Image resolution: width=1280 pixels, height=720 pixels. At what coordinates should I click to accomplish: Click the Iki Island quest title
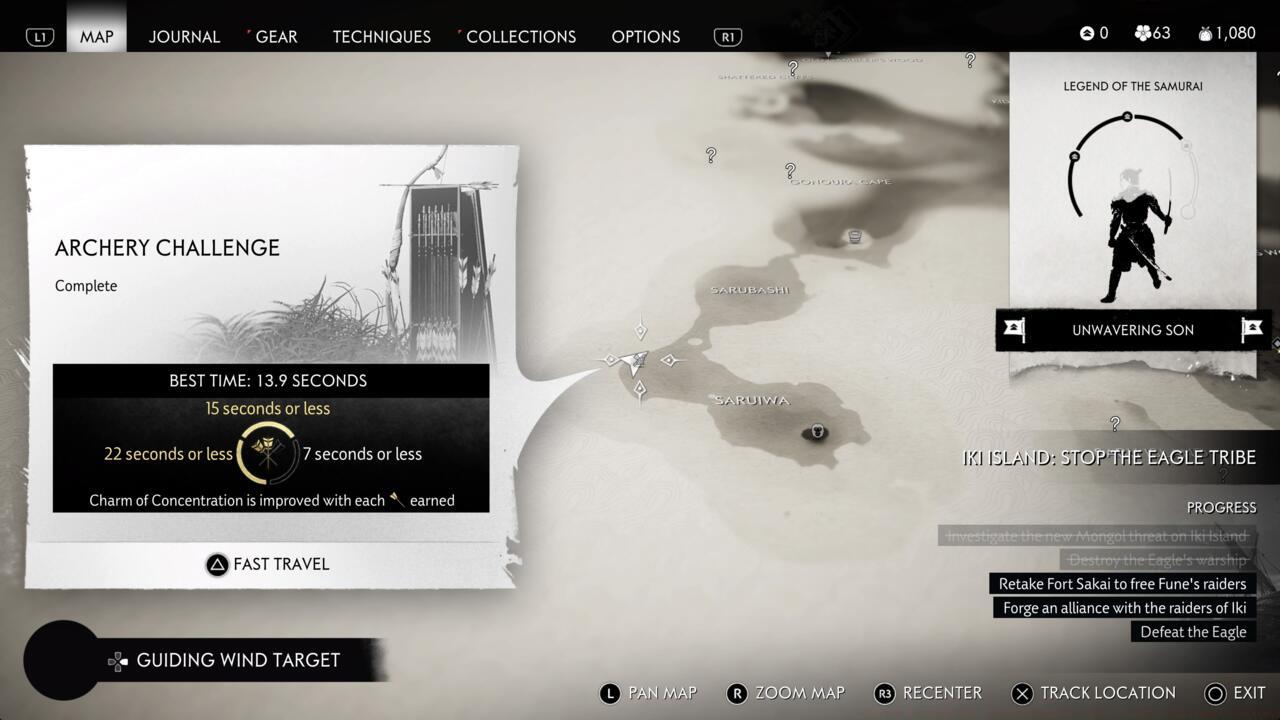[1108, 457]
